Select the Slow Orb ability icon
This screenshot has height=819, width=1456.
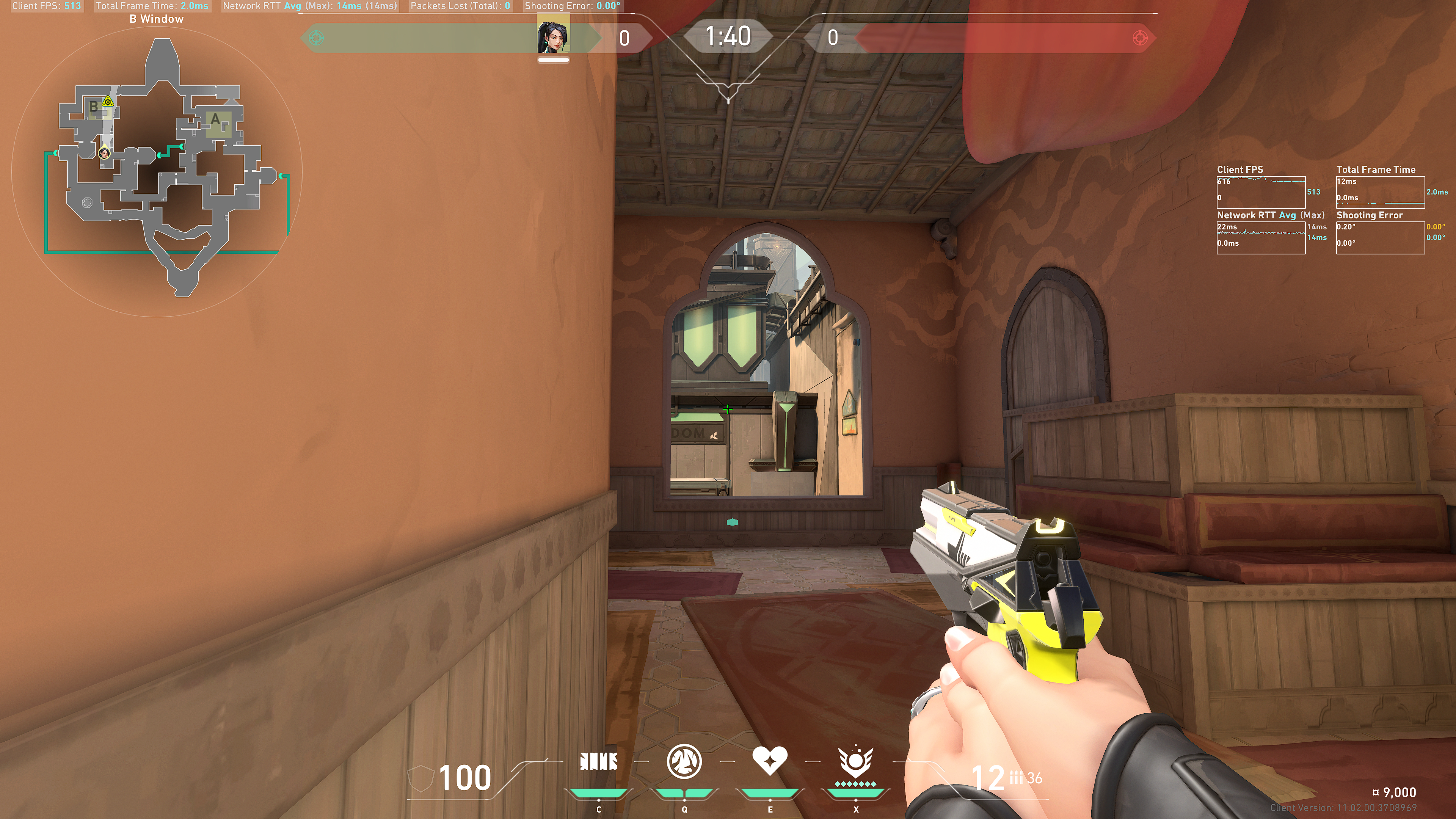684,762
